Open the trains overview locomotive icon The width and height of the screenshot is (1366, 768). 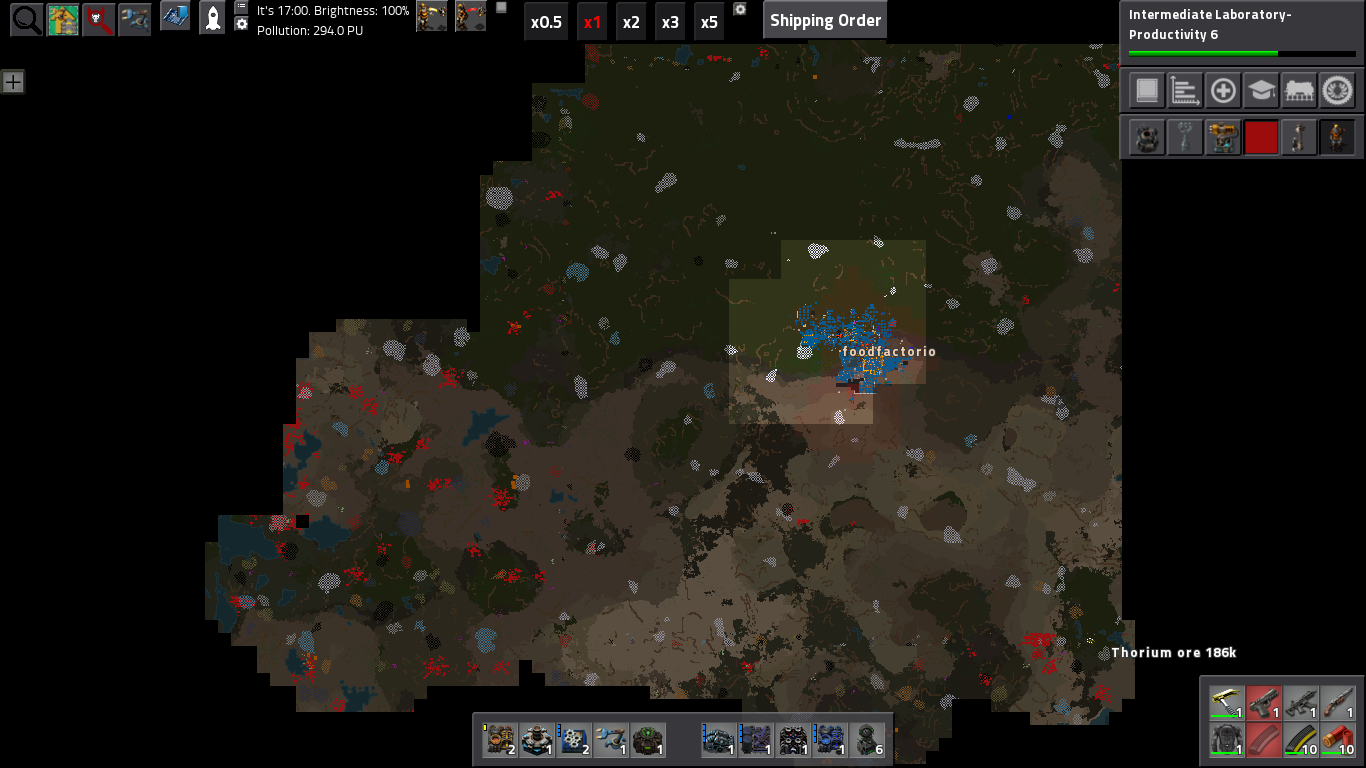(1299, 91)
